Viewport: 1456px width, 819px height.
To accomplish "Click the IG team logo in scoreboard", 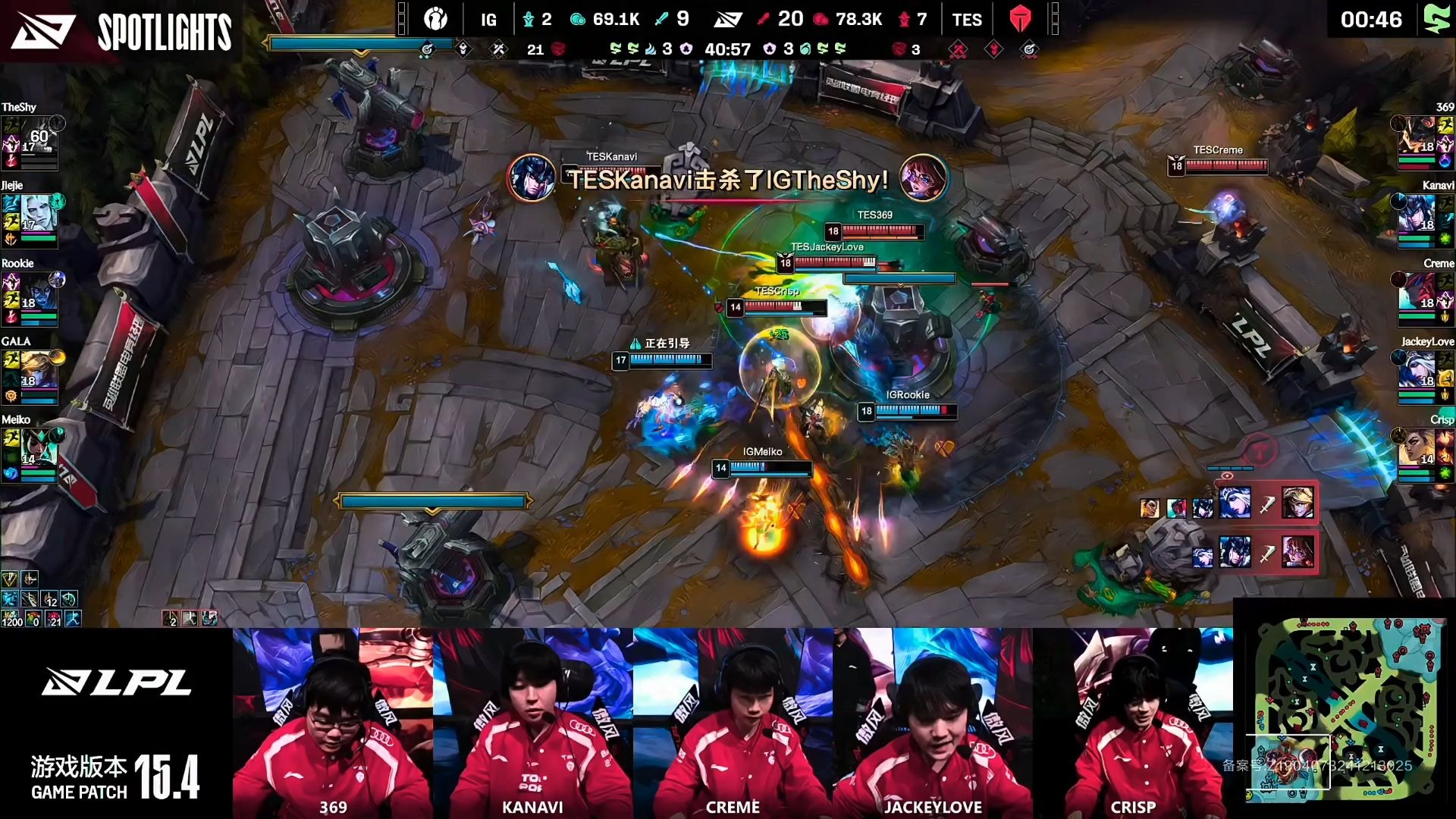I will pyautogui.click(x=435, y=19).
